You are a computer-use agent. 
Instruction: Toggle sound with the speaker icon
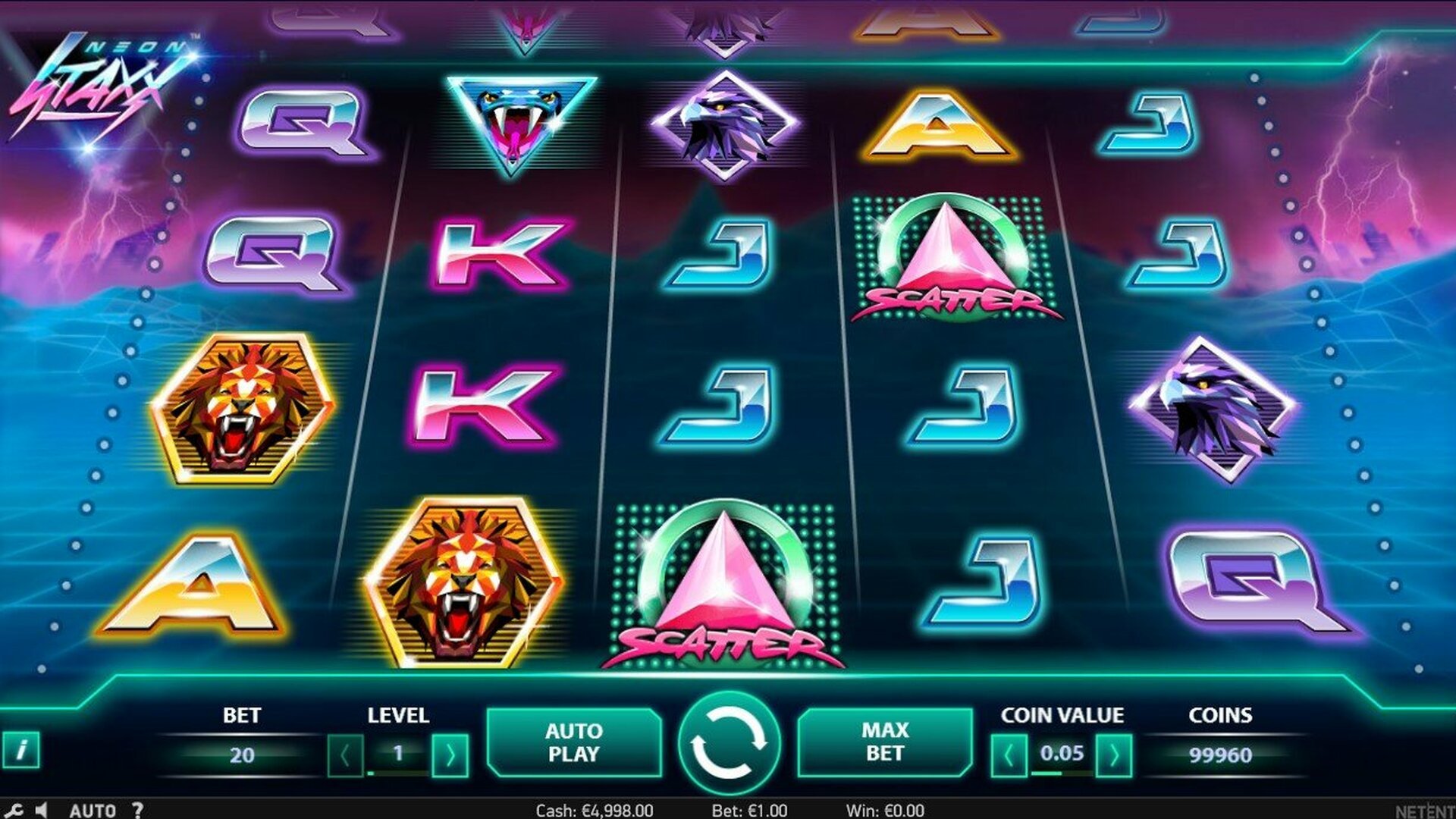tap(42, 810)
